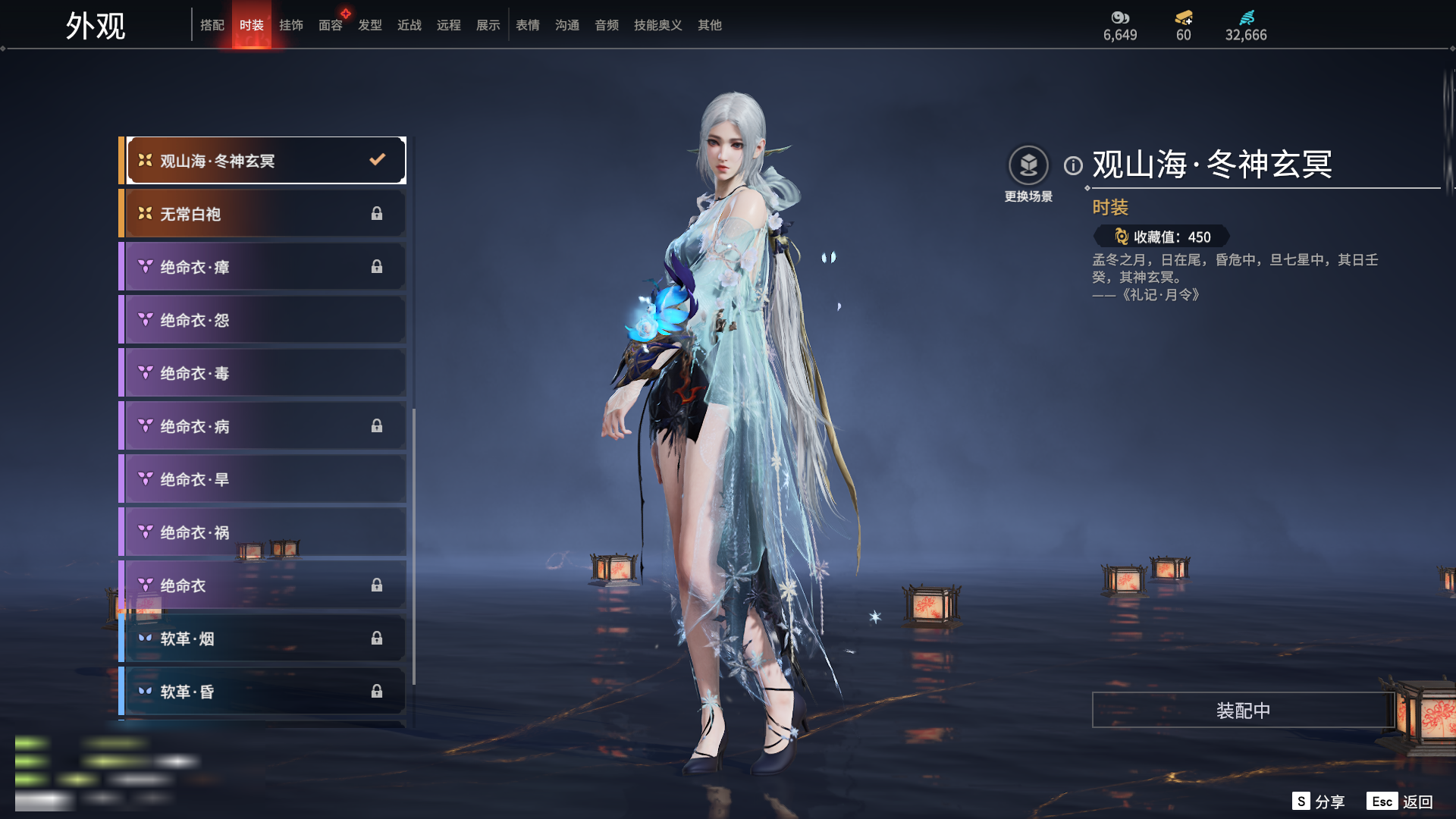
Task: Go to the 发型 hairstyle tab
Action: tap(369, 25)
